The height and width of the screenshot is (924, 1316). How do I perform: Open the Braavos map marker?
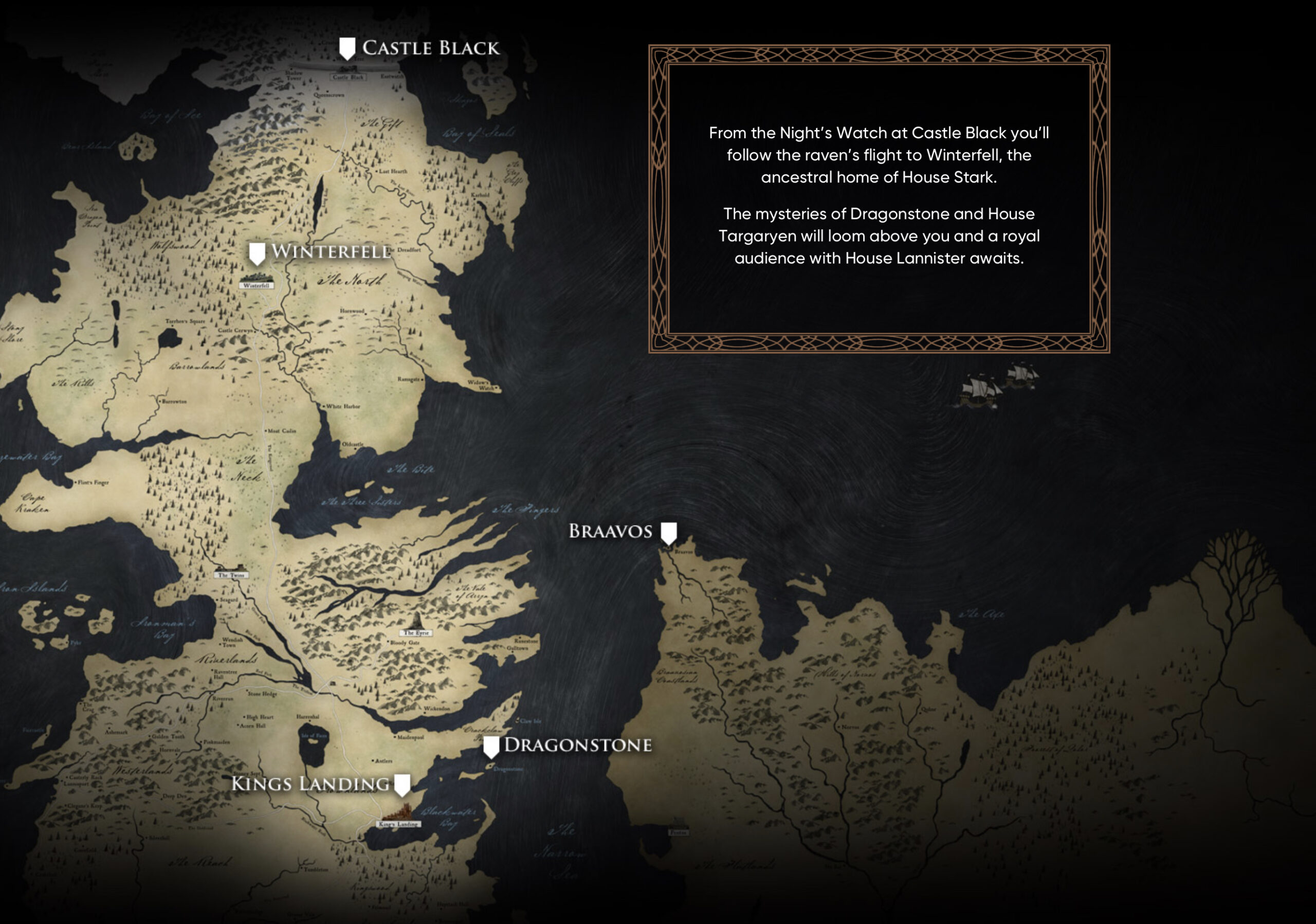click(x=668, y=533)
